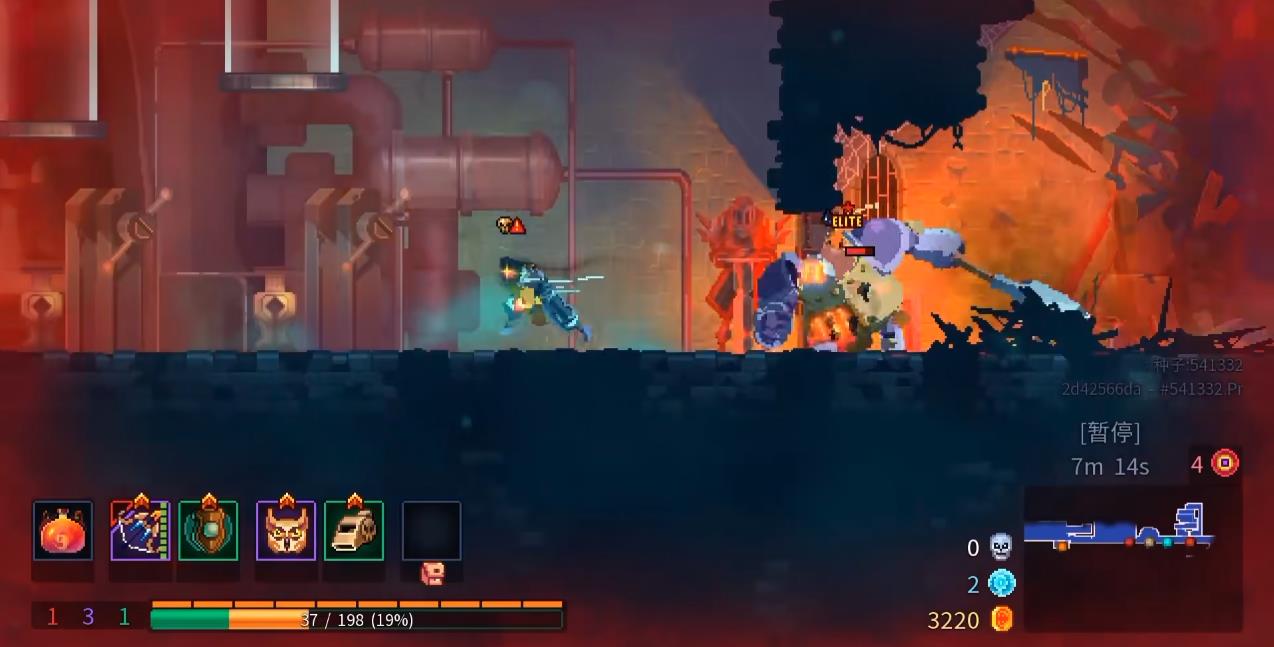The height and width of the screenshot is (647, 1274).
Task: Click the gold coin currency icon
Action: [1001, 619]
